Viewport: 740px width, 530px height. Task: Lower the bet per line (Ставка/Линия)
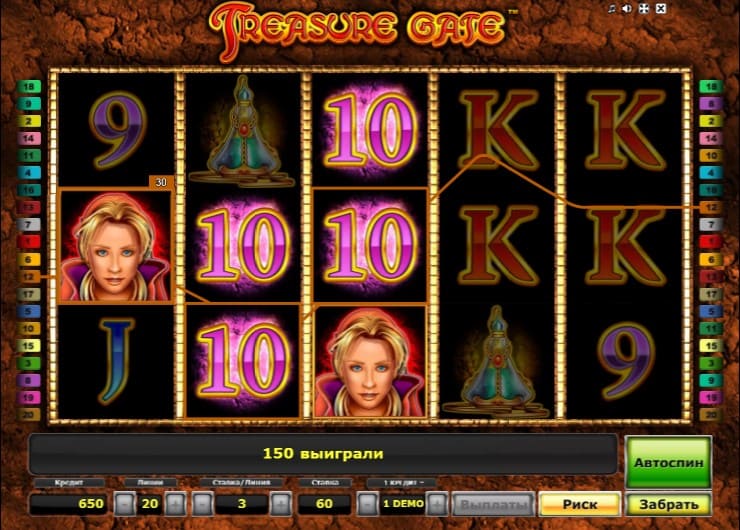click(204, 504)
